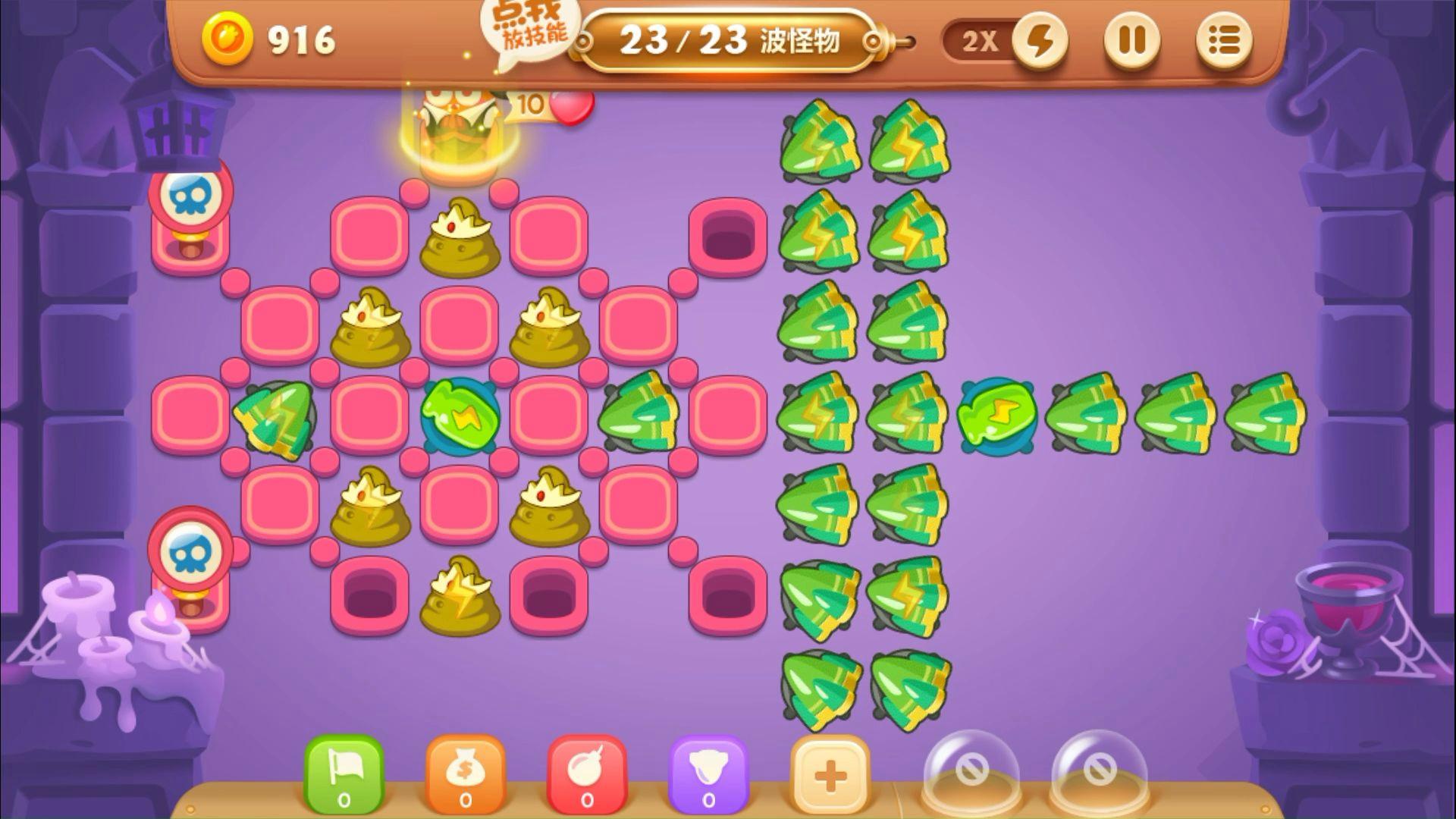Select the green candy tower on the board
This screenshot has width=1456, height=819.
(x=460, y=414)
